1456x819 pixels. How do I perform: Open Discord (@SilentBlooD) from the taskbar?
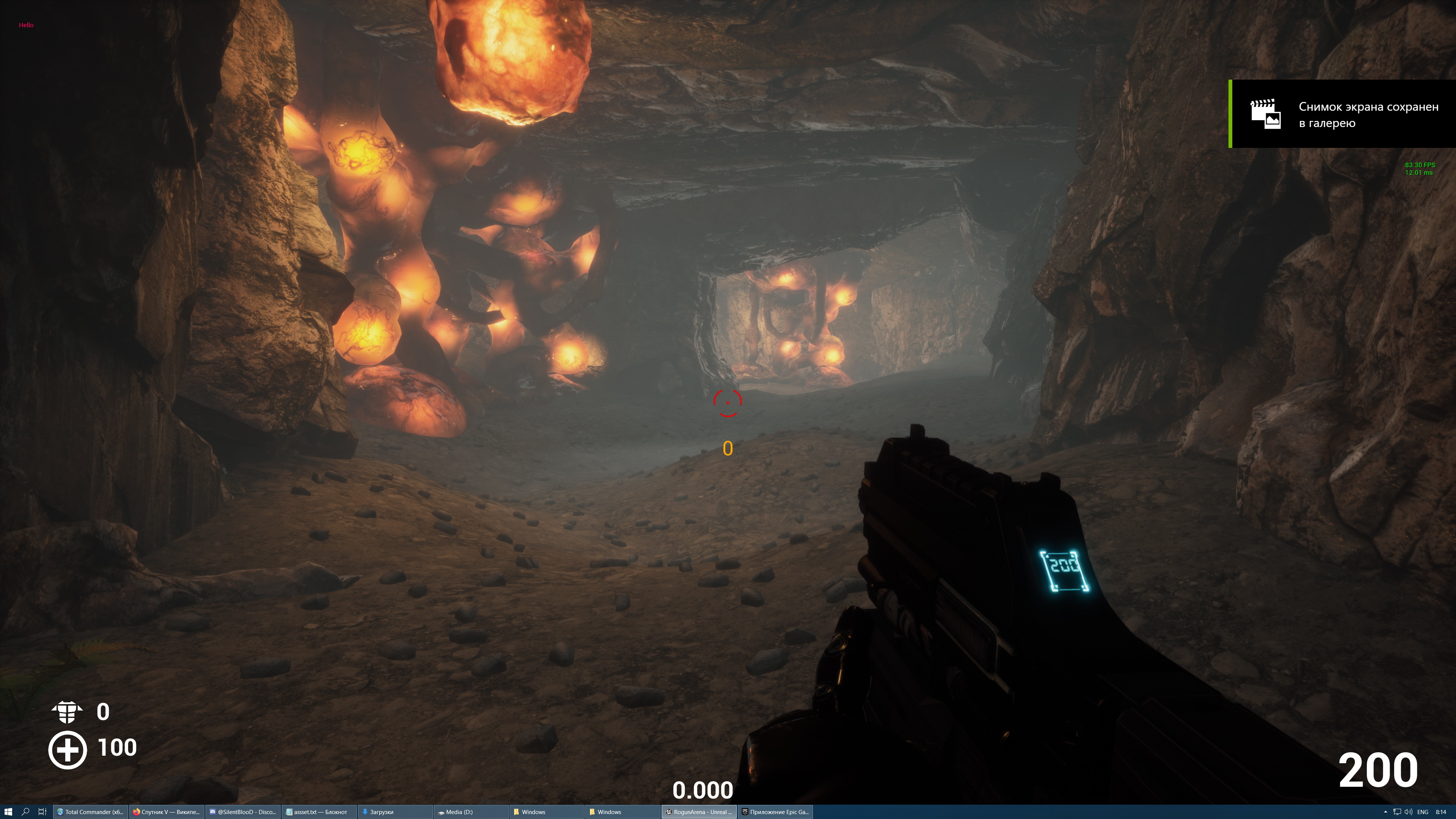pyautogui.click(x=243, y=811)
